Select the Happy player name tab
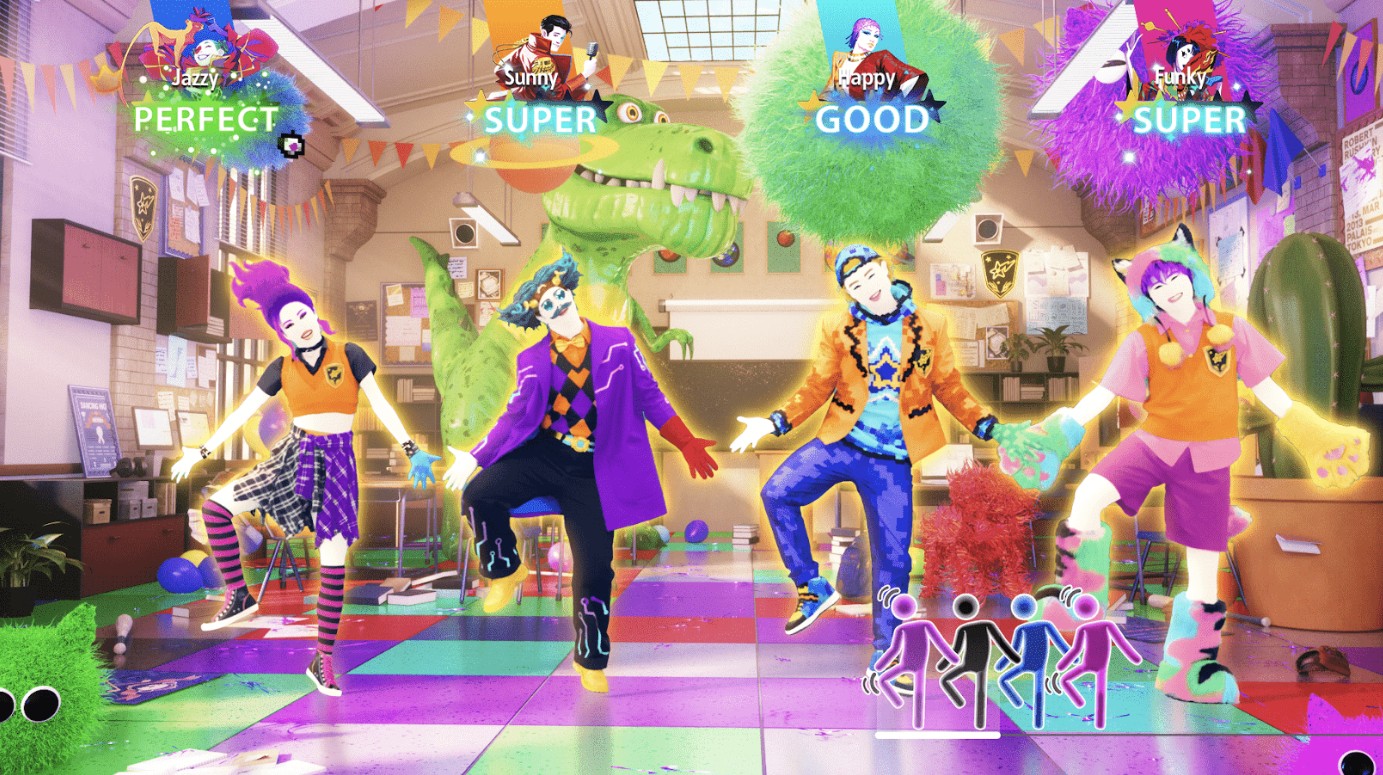Screen dimensions: 1383x775 pyautogui.click(x=863, y=77)
